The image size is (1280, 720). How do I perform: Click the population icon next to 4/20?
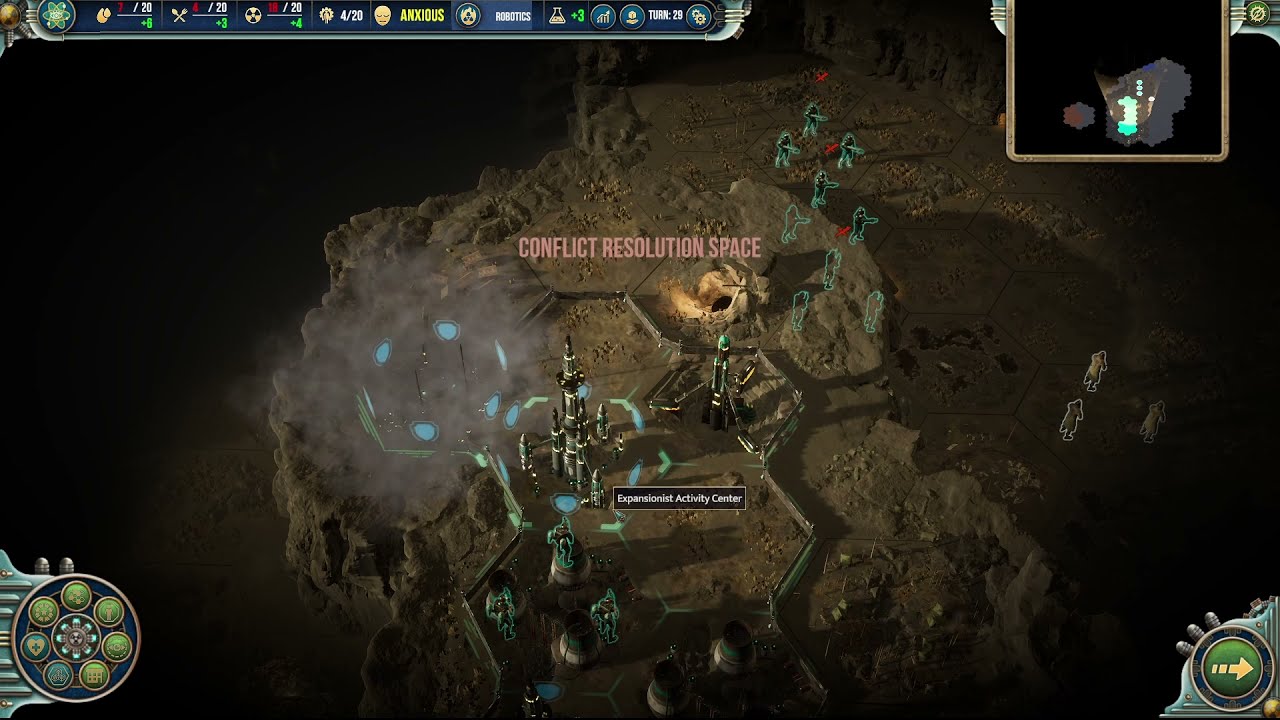point(327,16)
